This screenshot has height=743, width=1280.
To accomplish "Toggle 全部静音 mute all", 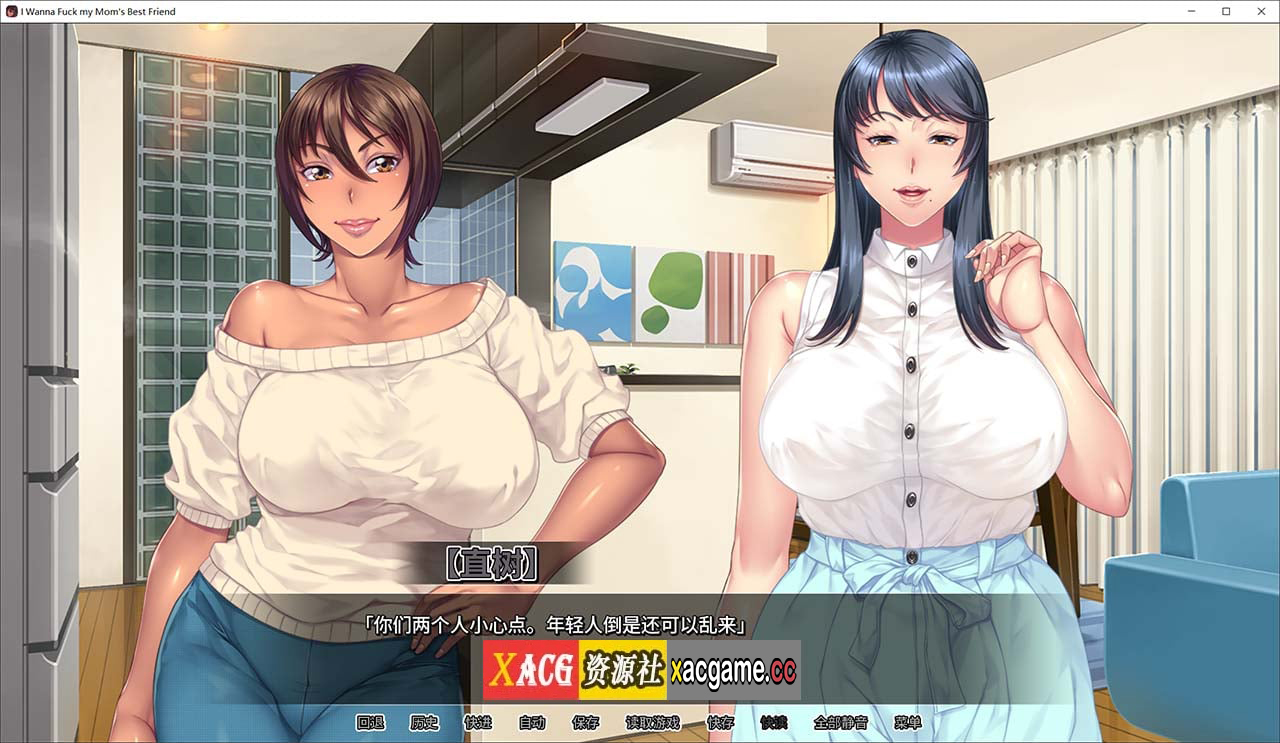I will [841, 722].
